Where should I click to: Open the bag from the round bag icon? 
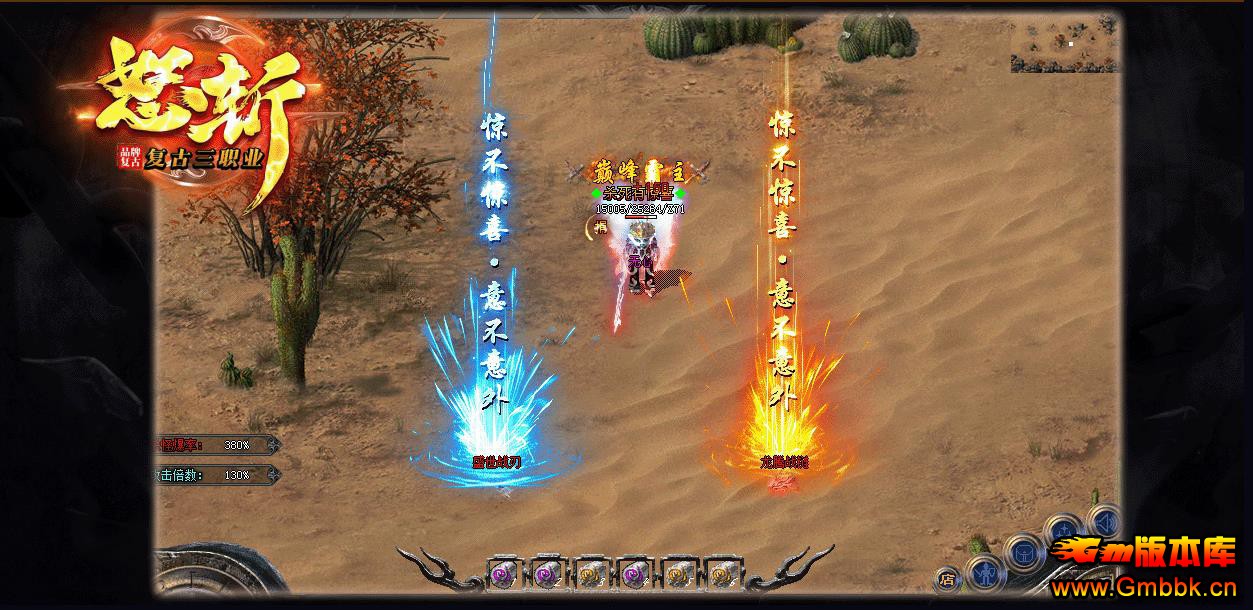click(1022, 552)
